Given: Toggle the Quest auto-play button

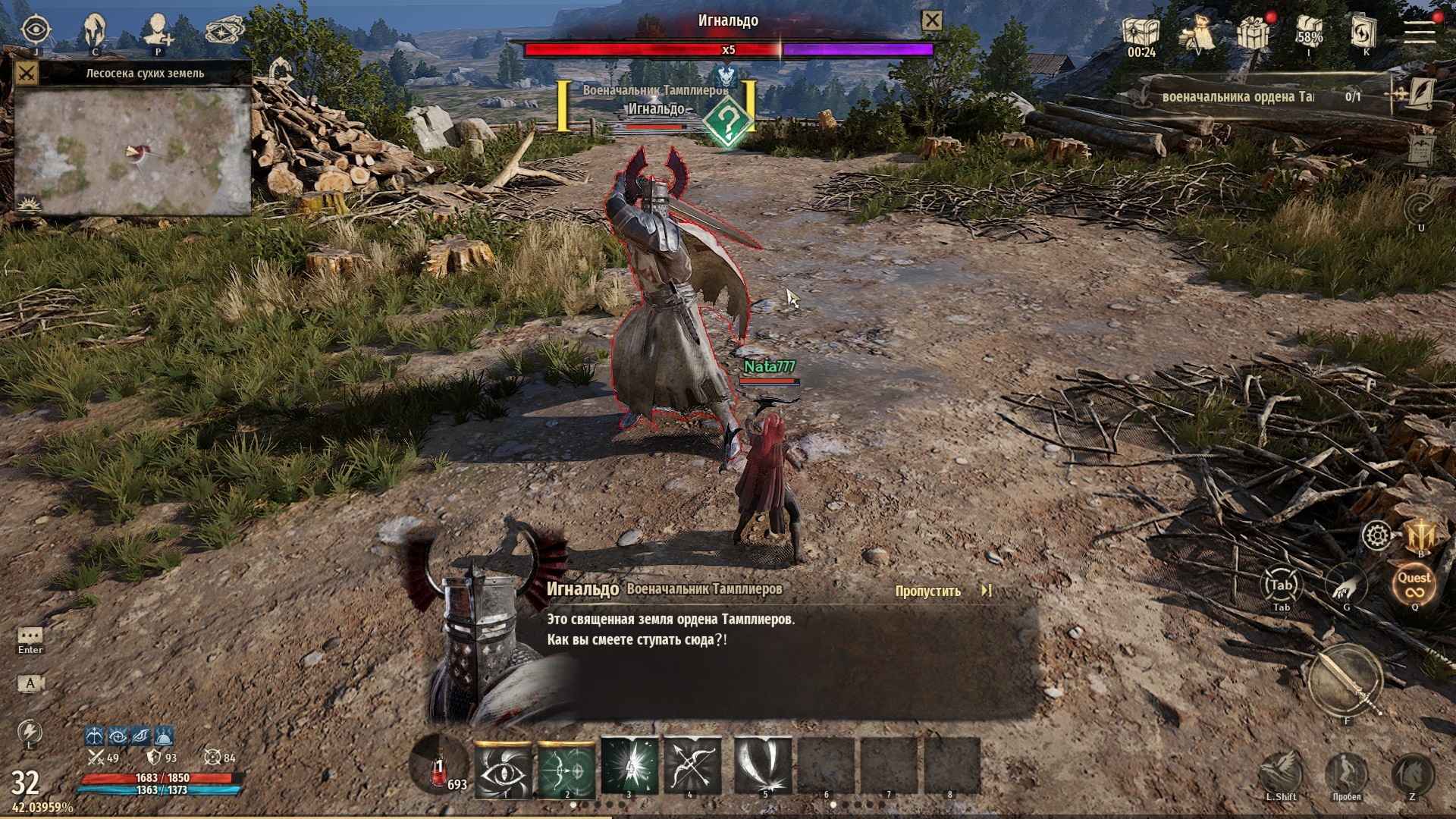Looking at the screenshot, I should [x=1414, y=584].
